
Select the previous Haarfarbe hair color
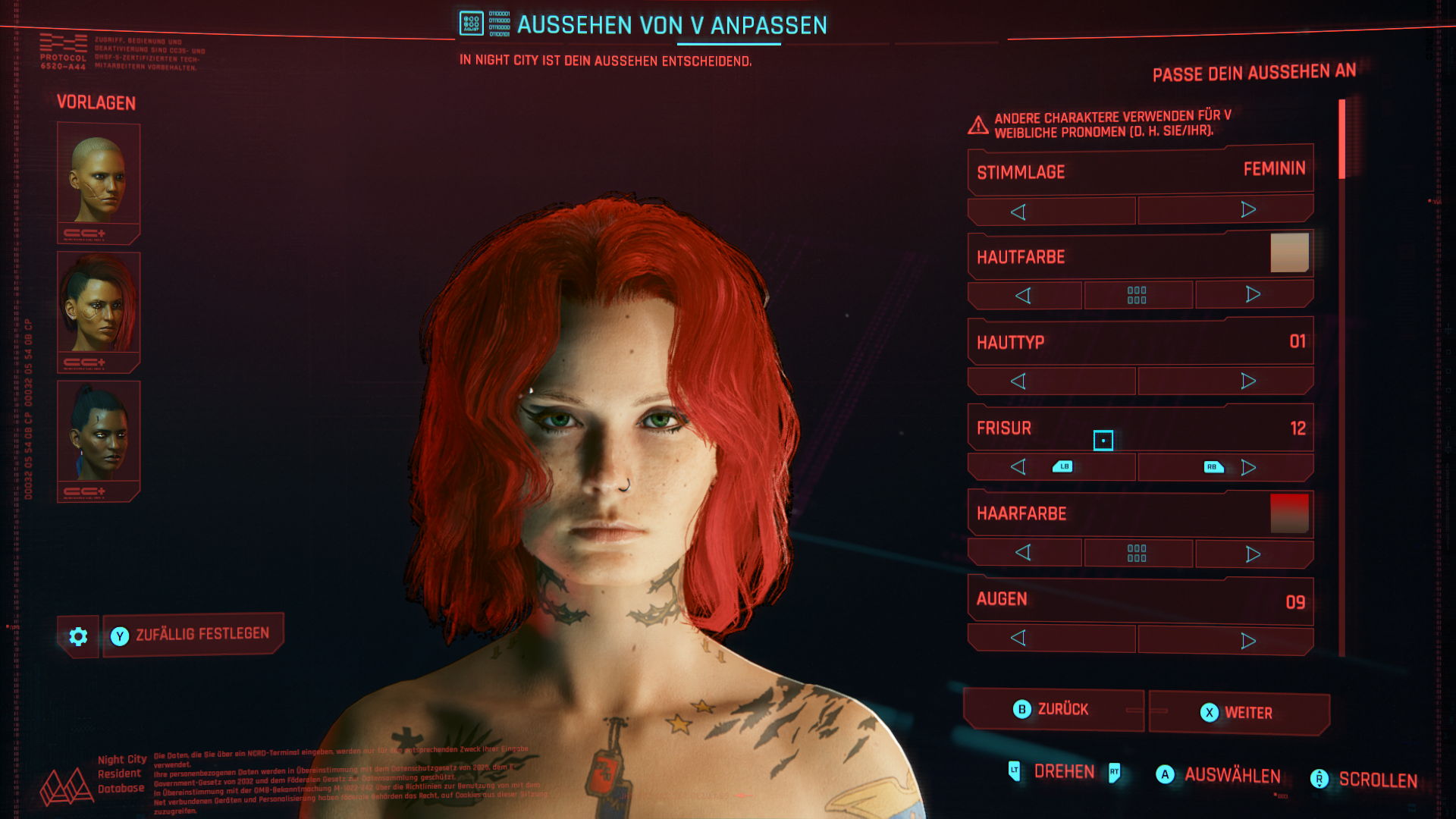pos(1024,553)
